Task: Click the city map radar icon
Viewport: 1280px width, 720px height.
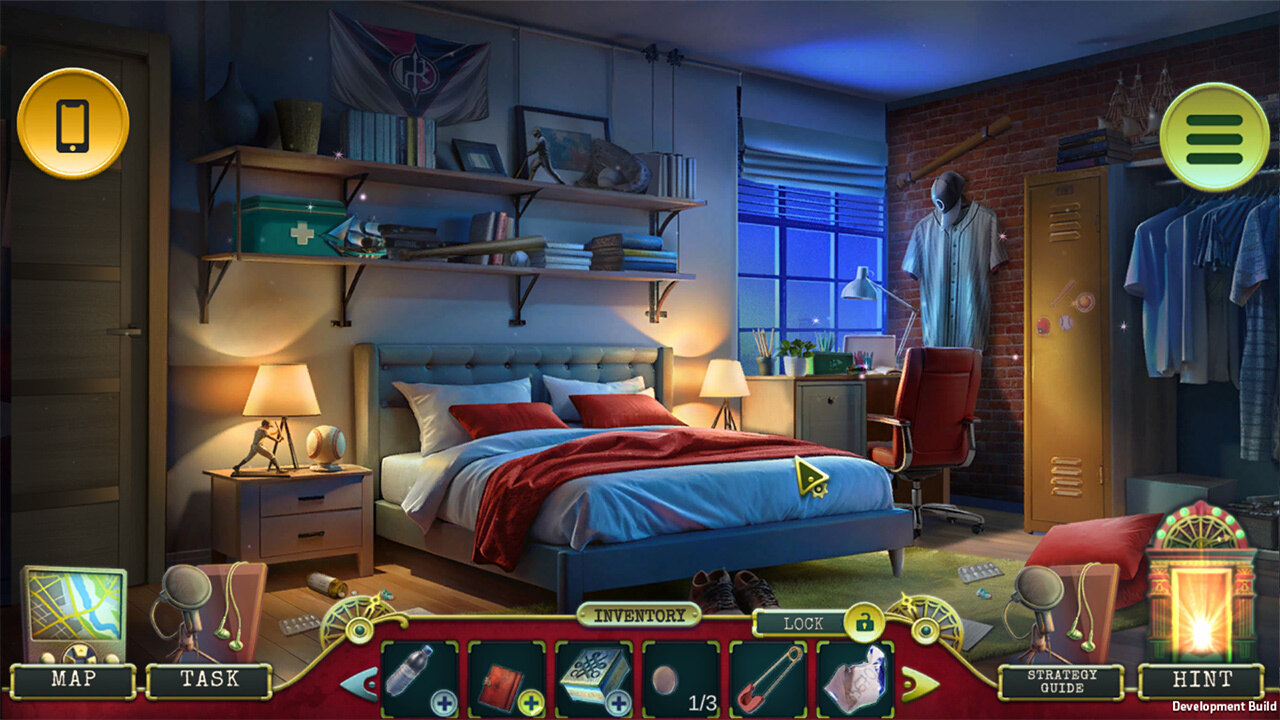Action: pyautogui.click(x=74, y=614)
